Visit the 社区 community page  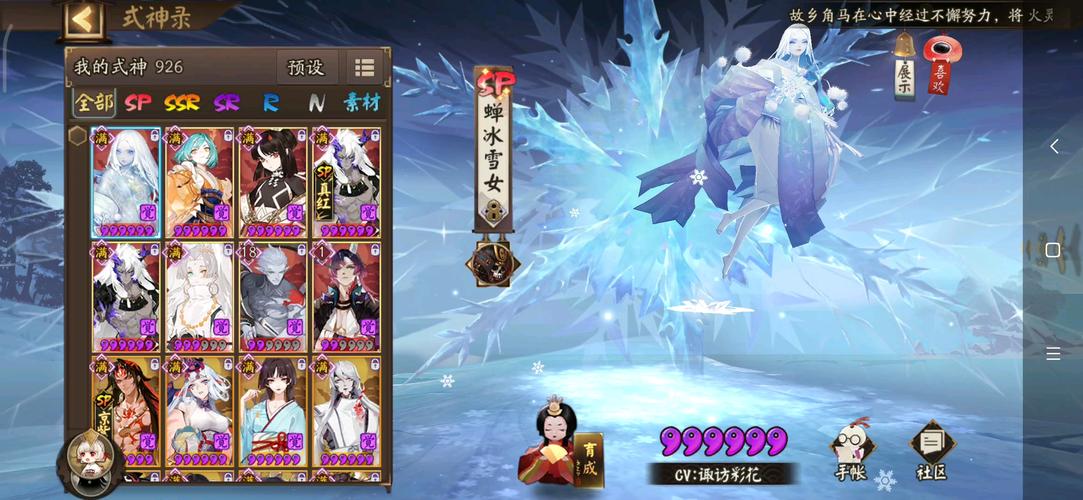click(932, 449)
